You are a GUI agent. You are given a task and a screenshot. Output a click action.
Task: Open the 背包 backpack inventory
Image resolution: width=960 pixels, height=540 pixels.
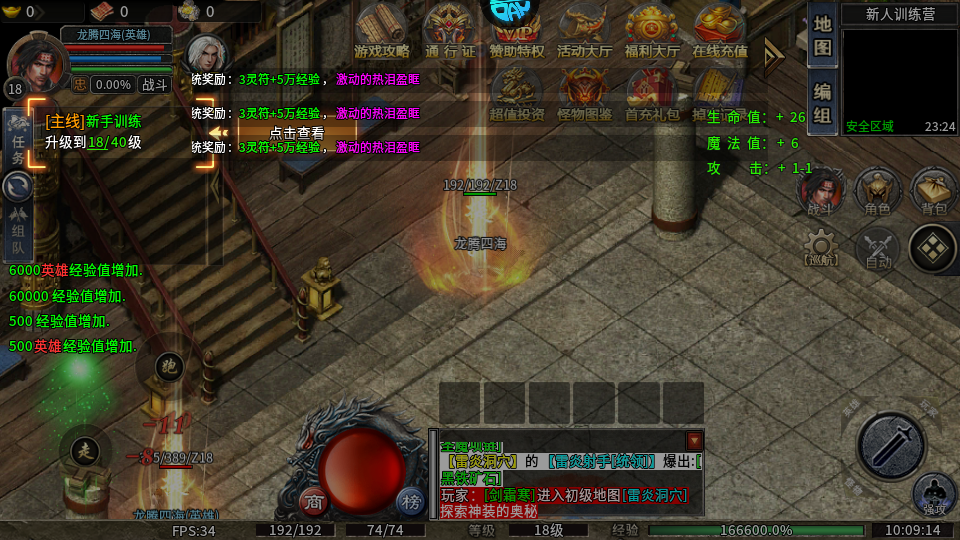pyautogui.click(x=933, y=190)
